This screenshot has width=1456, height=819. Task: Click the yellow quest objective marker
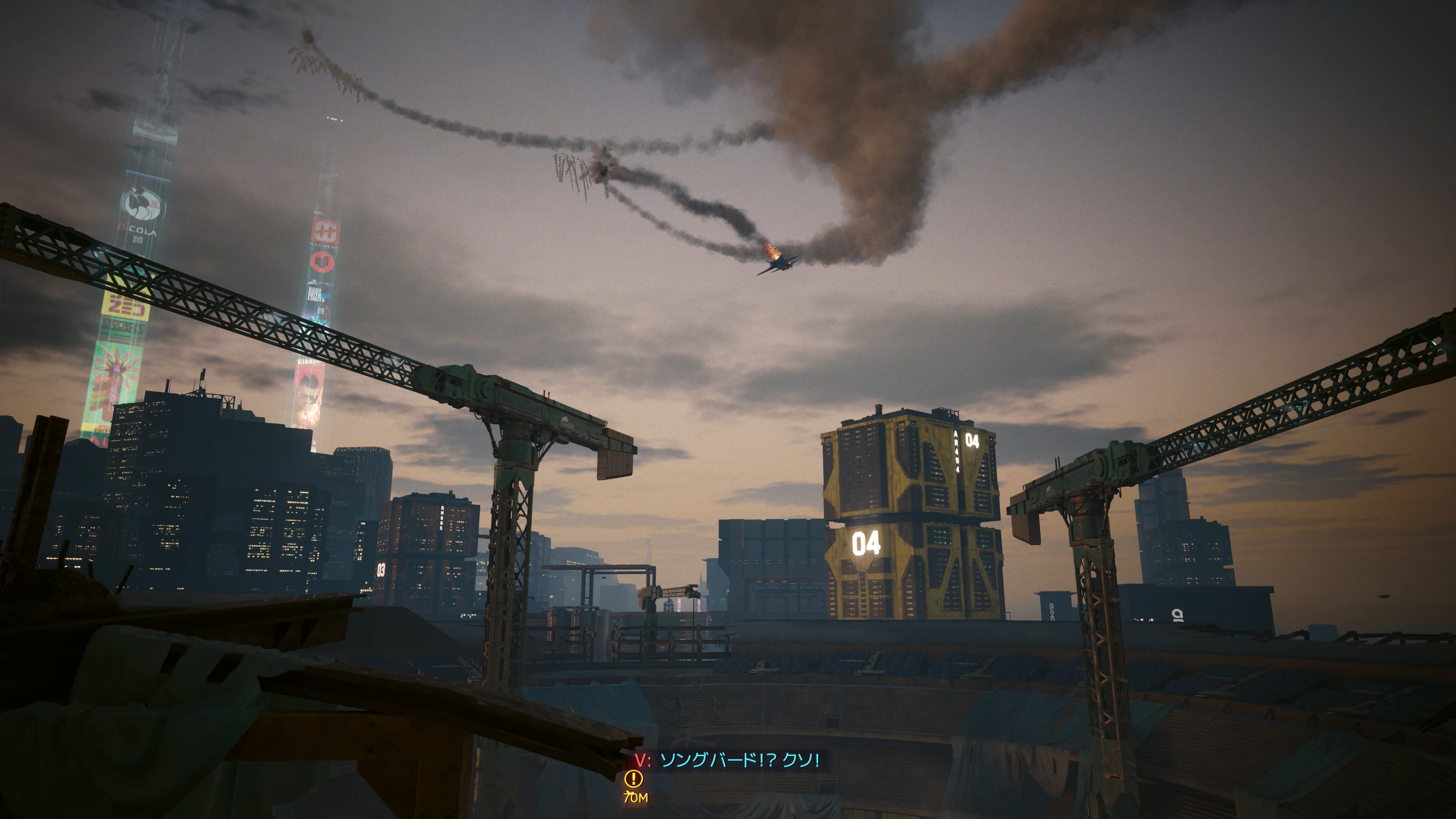(x=633, y=779)
